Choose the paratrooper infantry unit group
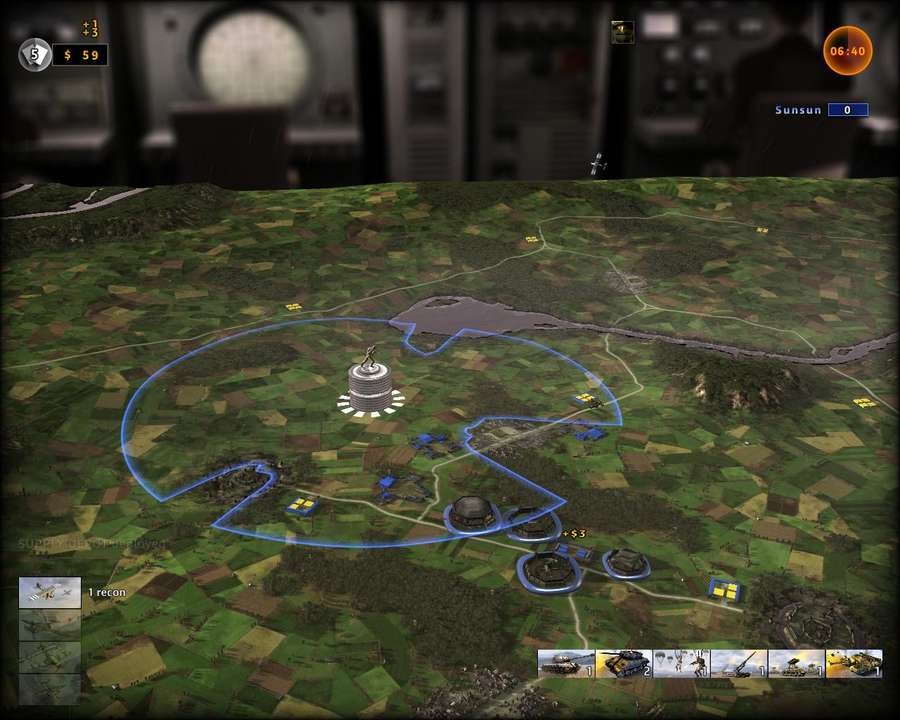 (x=681, y=664)
